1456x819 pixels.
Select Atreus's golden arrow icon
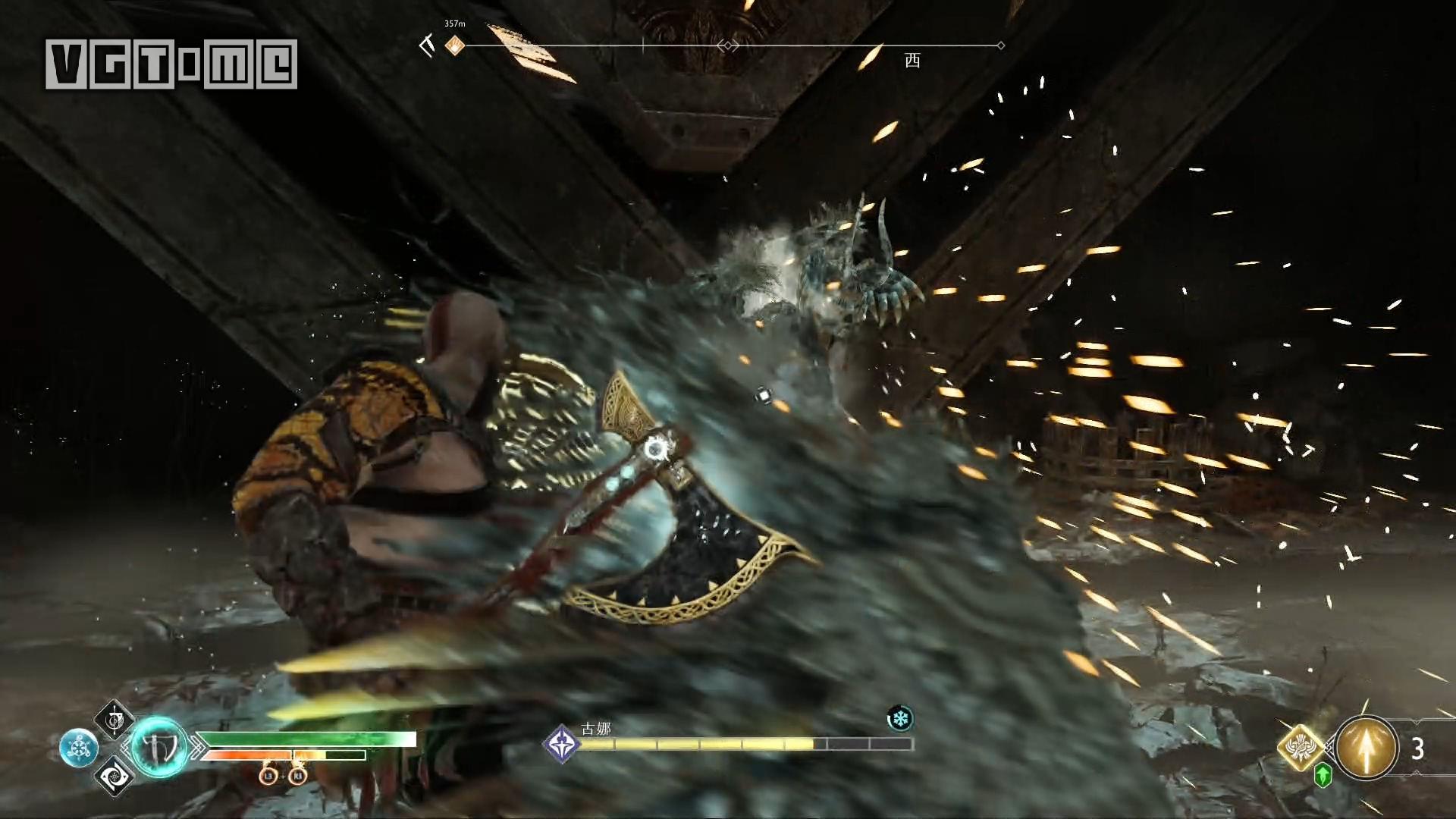[x=1367, y=748]
